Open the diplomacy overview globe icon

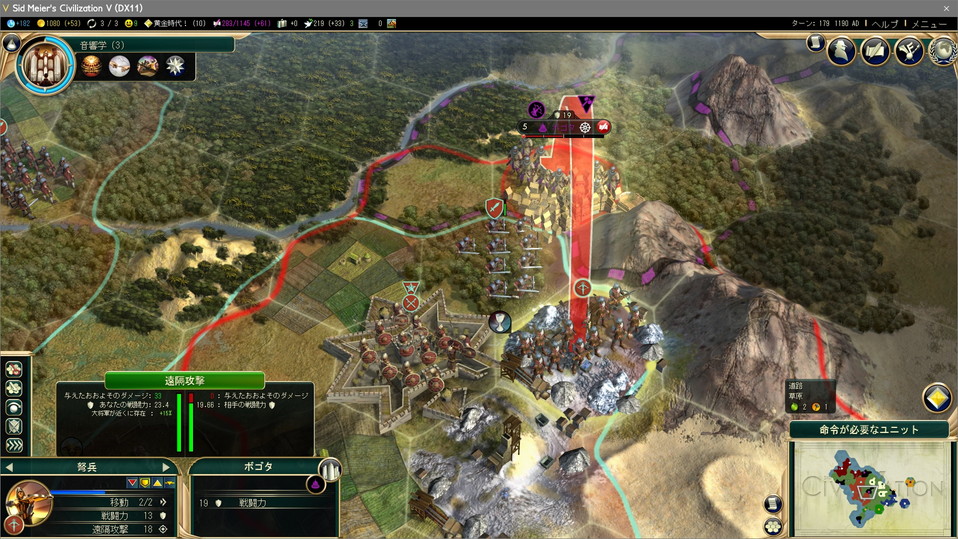(x=942, y=50)
